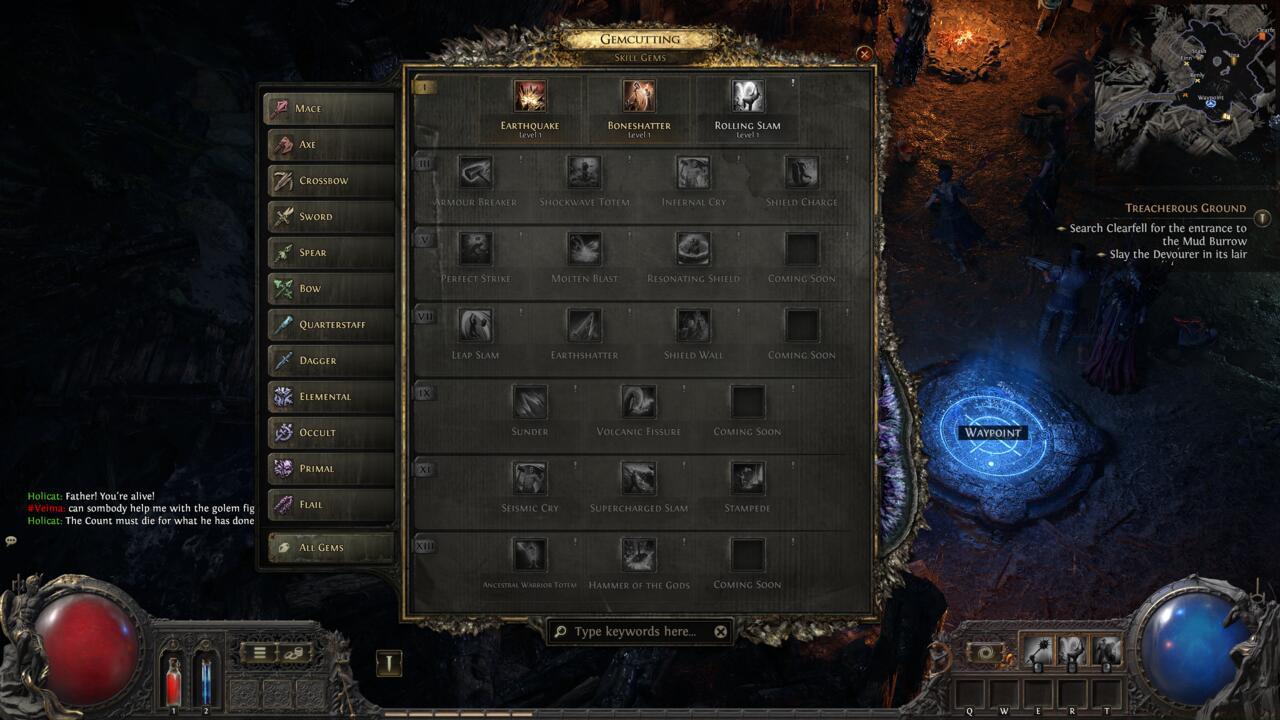Select the Sunder gem icon
Image resolution: width=1280 pixels, height=720 pixels.
point(529,400)
